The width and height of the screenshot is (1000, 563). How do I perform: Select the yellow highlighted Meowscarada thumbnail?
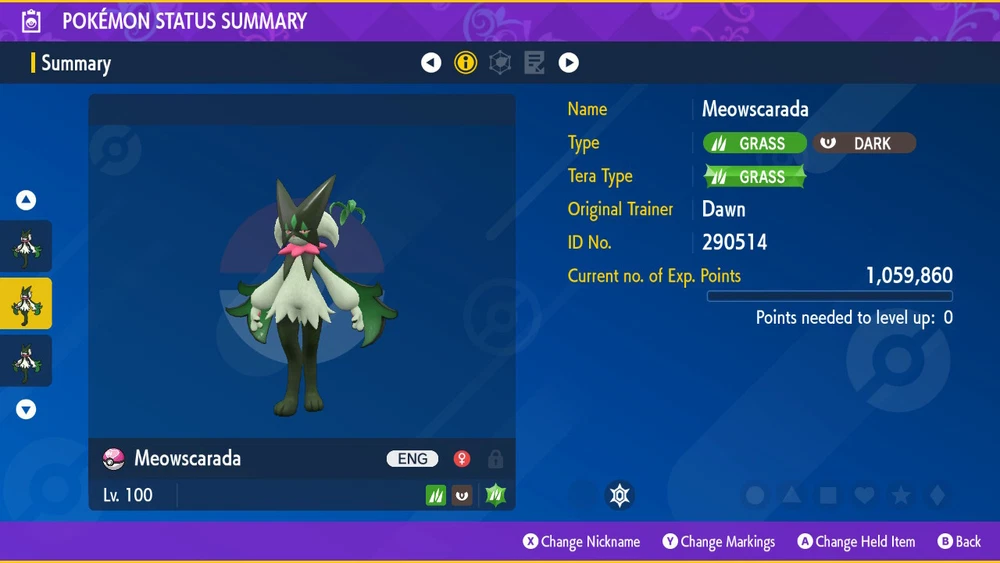(x=26, y=304)
